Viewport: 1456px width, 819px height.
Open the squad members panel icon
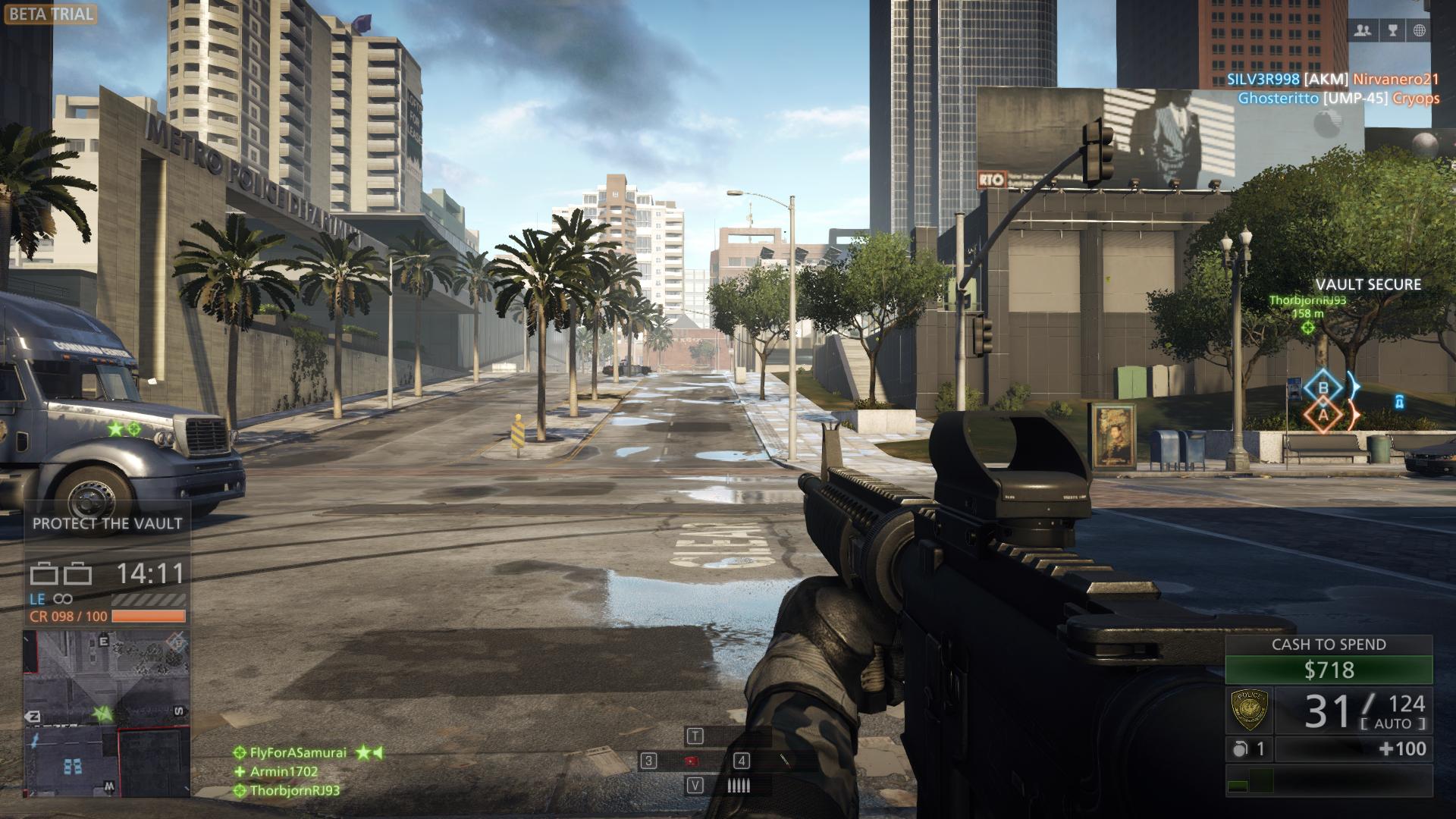click(1363, 29)
